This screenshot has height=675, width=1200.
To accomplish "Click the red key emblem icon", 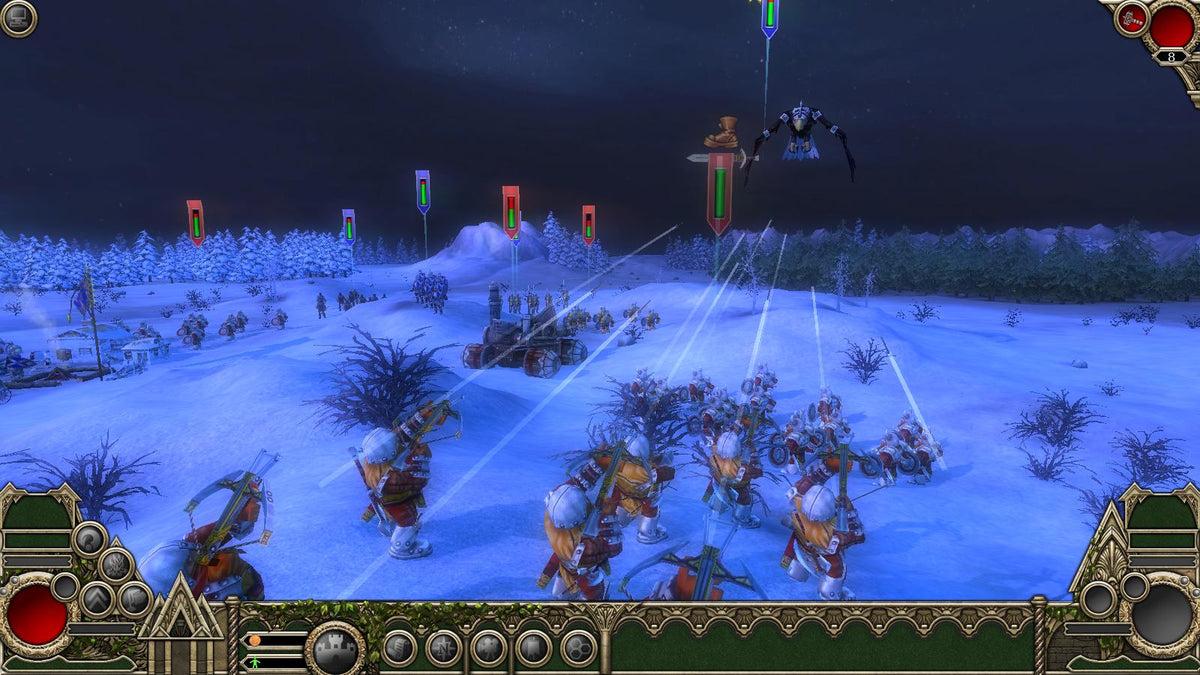I will coord(1132,17).
